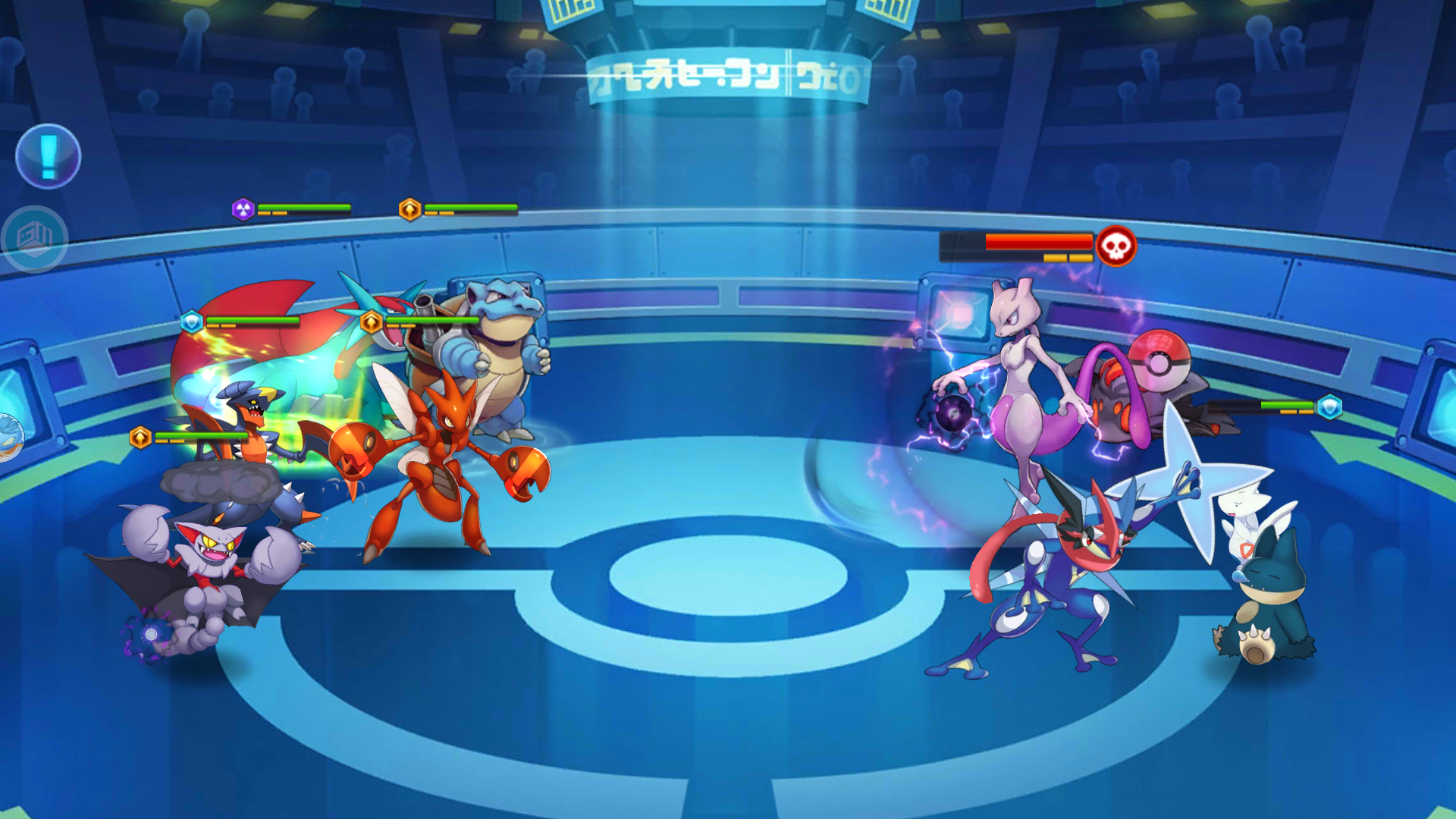Viewport: 1456px width, 819px height.
Task: Tap the translucent GM icon
Action: pos(35,239)
